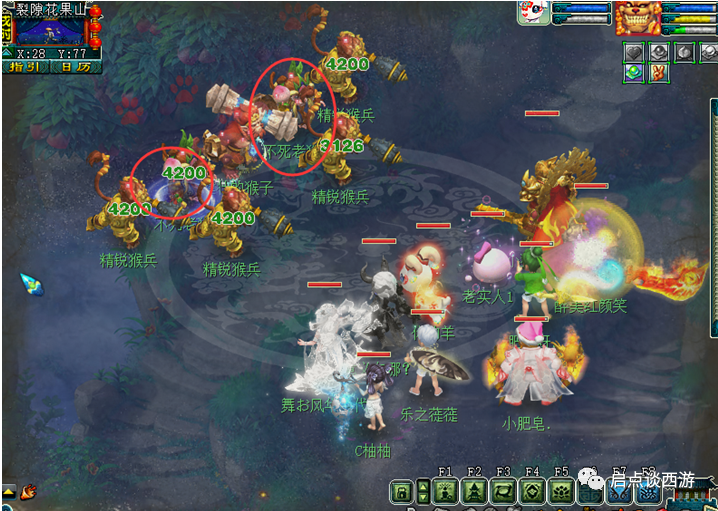Click the flame icon in the bottom-left corner
This screenshot has width=718, height=511.
29,491
